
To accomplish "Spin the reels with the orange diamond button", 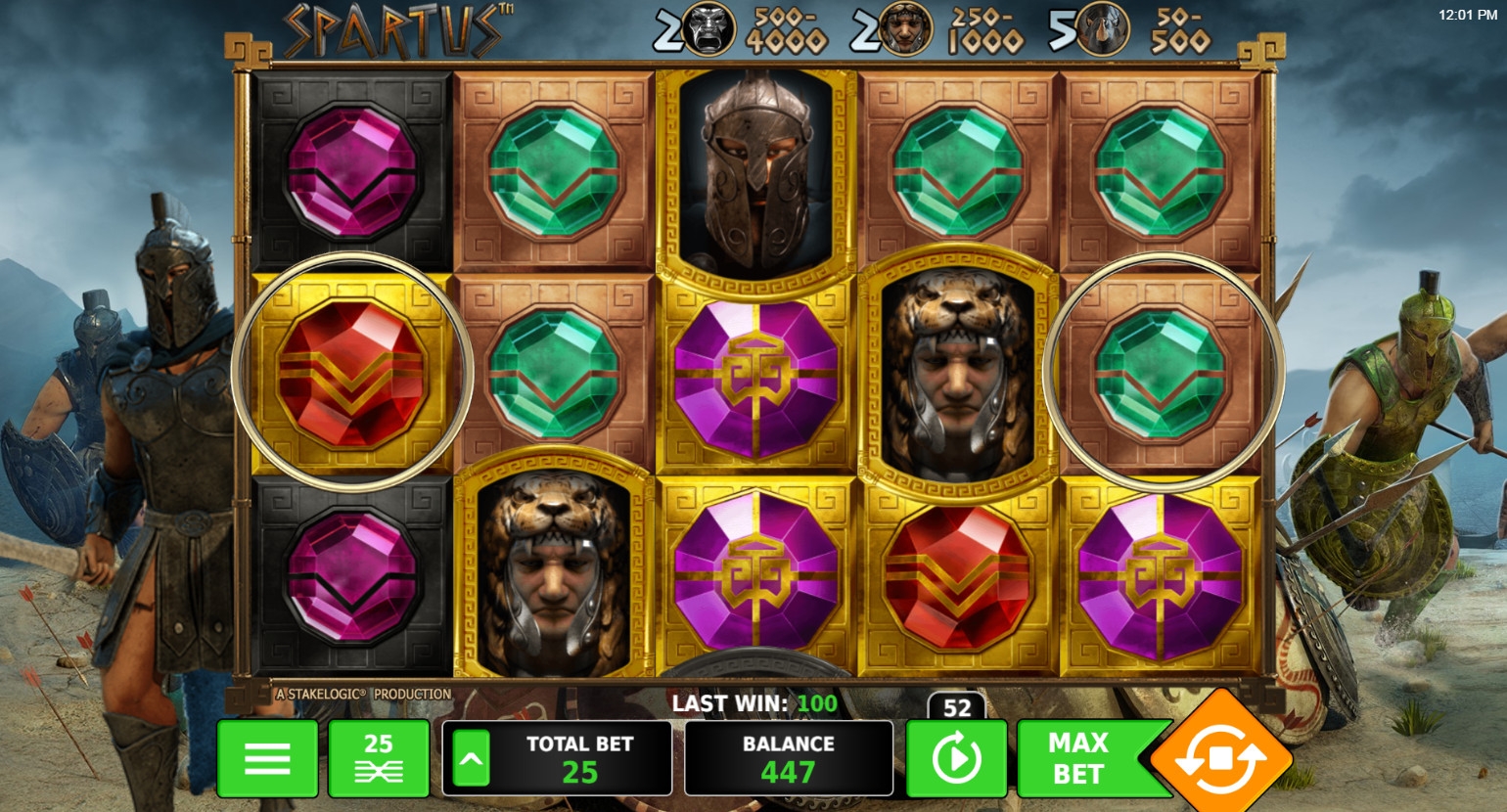I will 1220,757.
